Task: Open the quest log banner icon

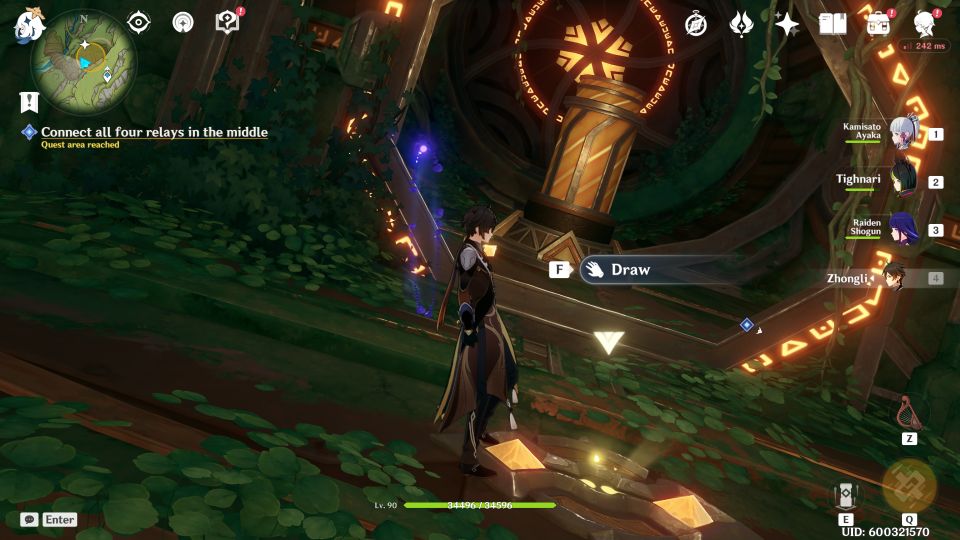Action: (28, 101)
